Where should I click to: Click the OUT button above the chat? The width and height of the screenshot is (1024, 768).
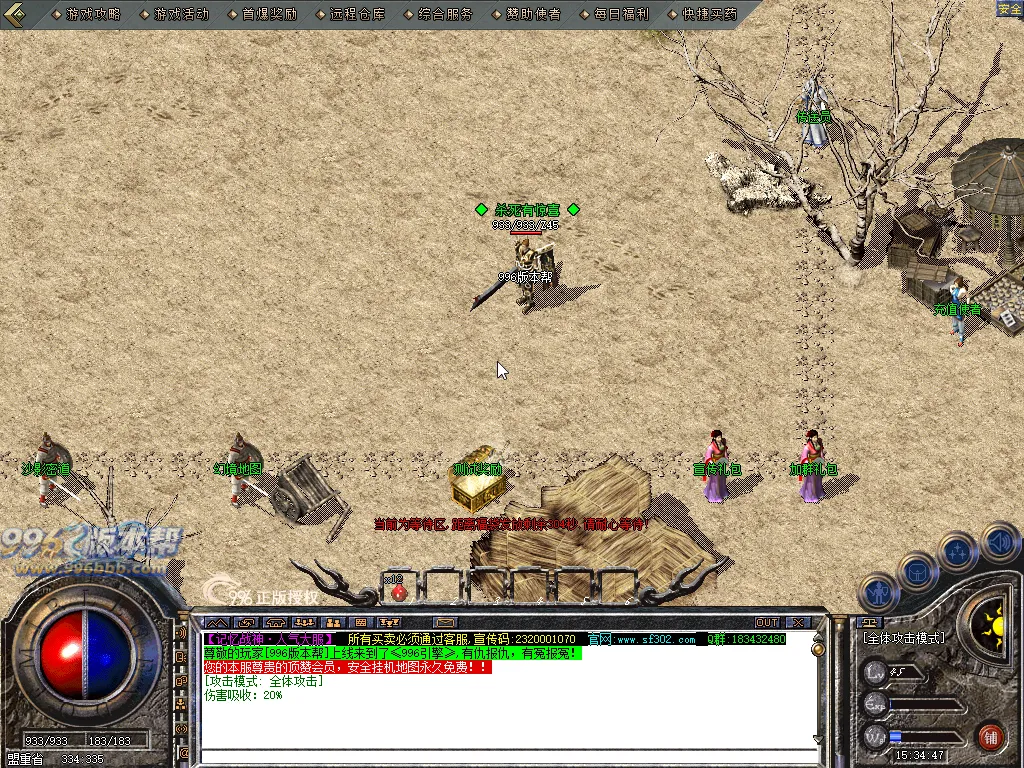(x=767, y=622)
